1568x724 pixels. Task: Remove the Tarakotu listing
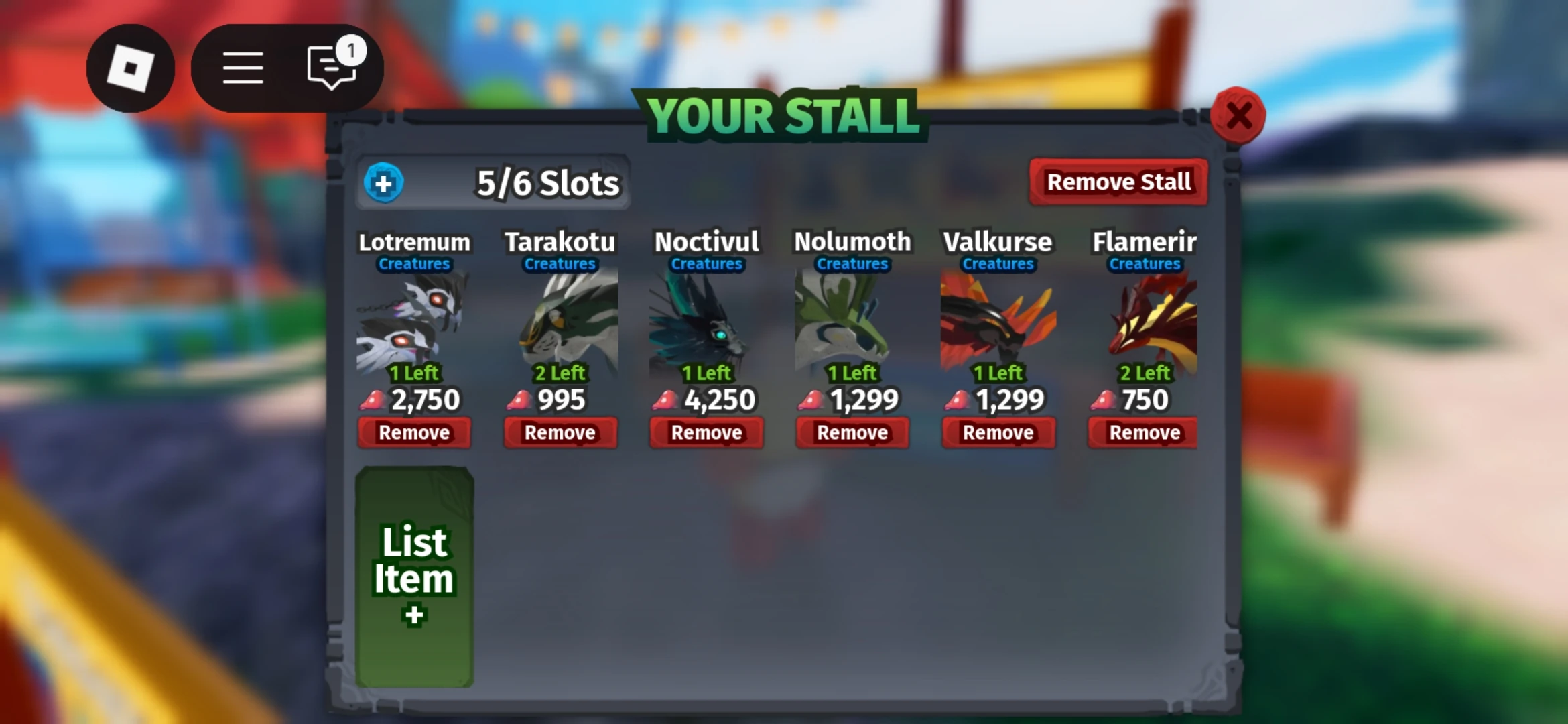click(560, 432)
